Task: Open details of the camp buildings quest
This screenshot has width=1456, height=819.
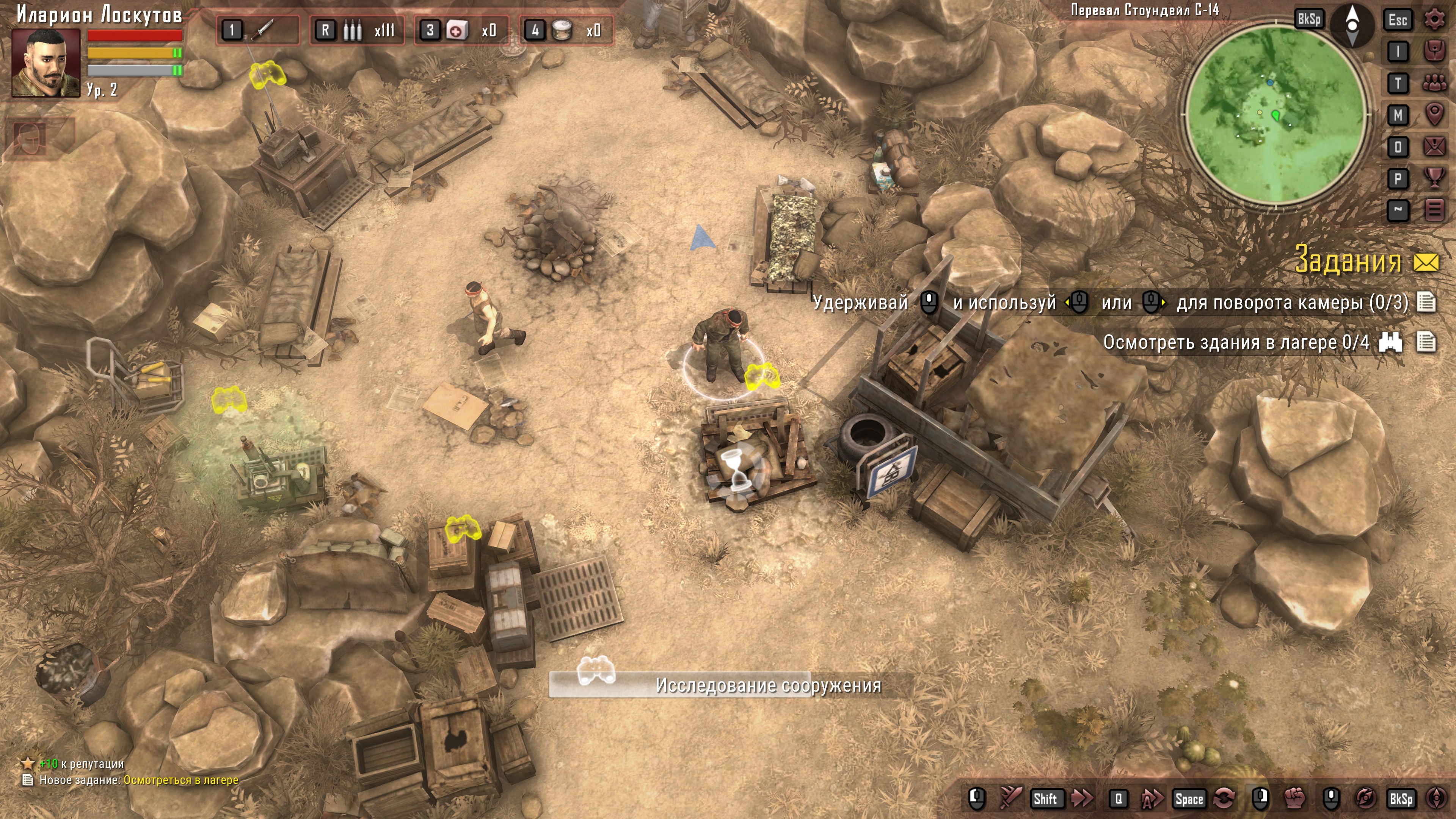Action: coord(1426,342)
